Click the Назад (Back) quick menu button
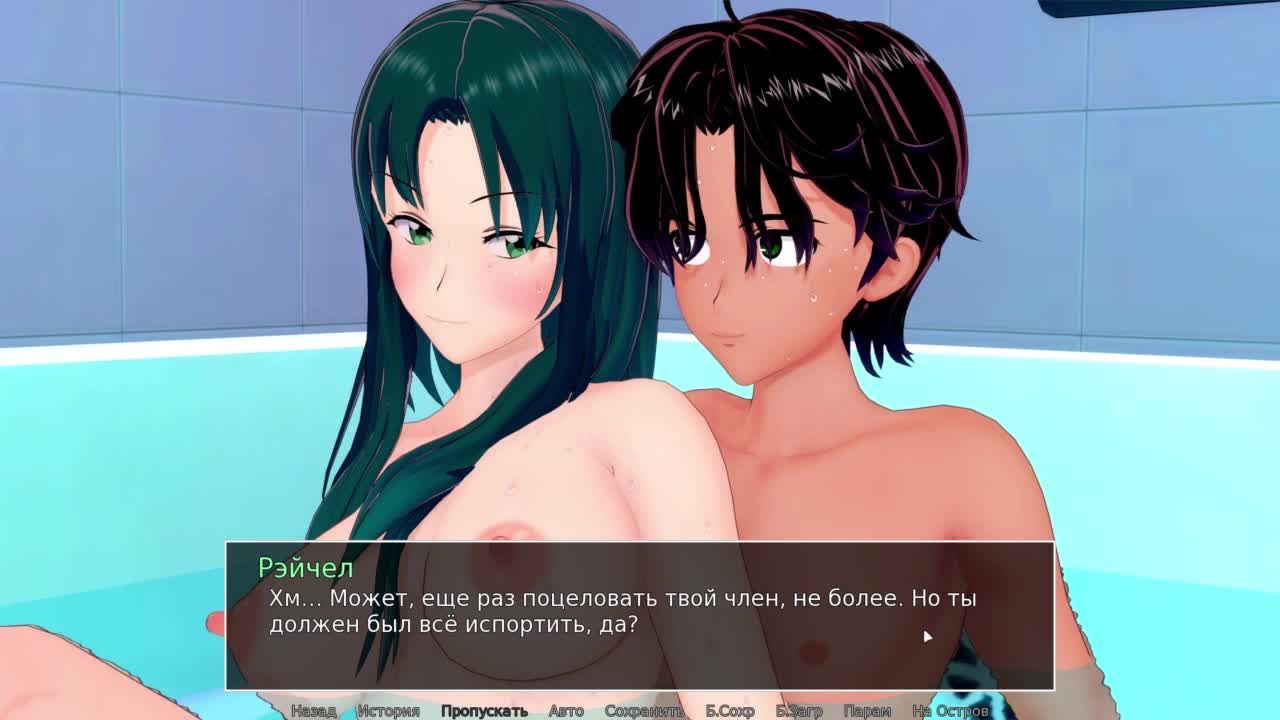Screen dimensions: 1280x720 coord(313,711)
